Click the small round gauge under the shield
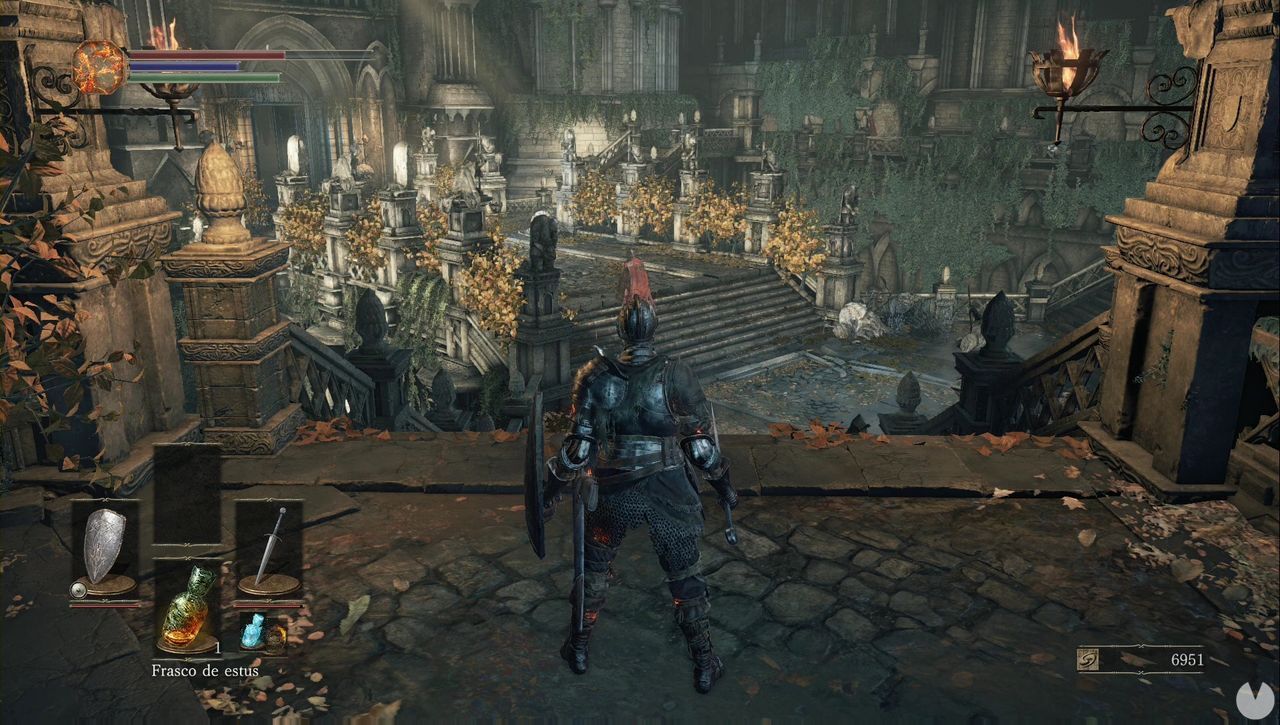The height and width of the screenshot is (725, 1280). (80, 589)
